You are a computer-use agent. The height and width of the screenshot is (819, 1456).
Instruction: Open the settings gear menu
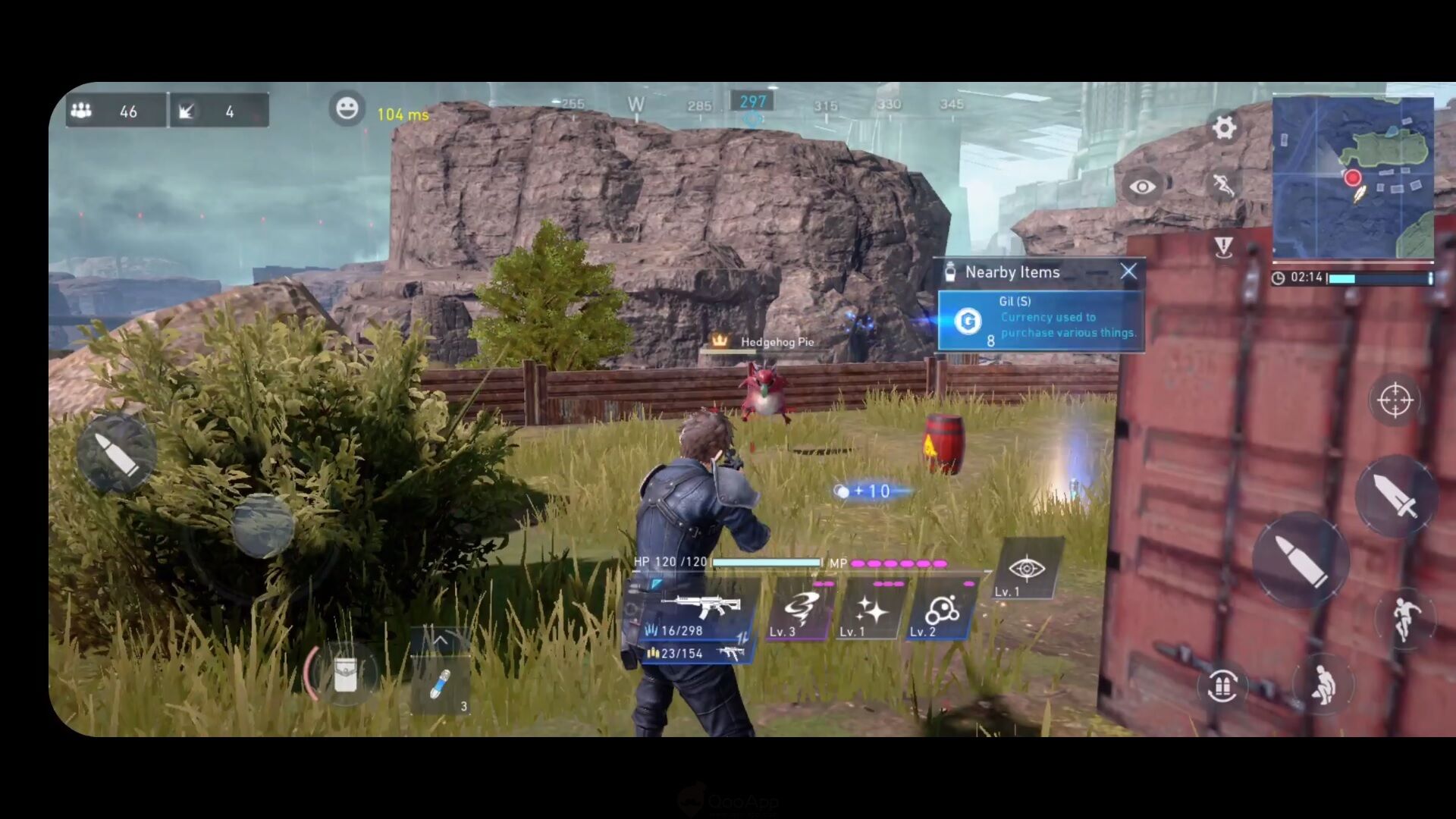tap(1224, 127)
